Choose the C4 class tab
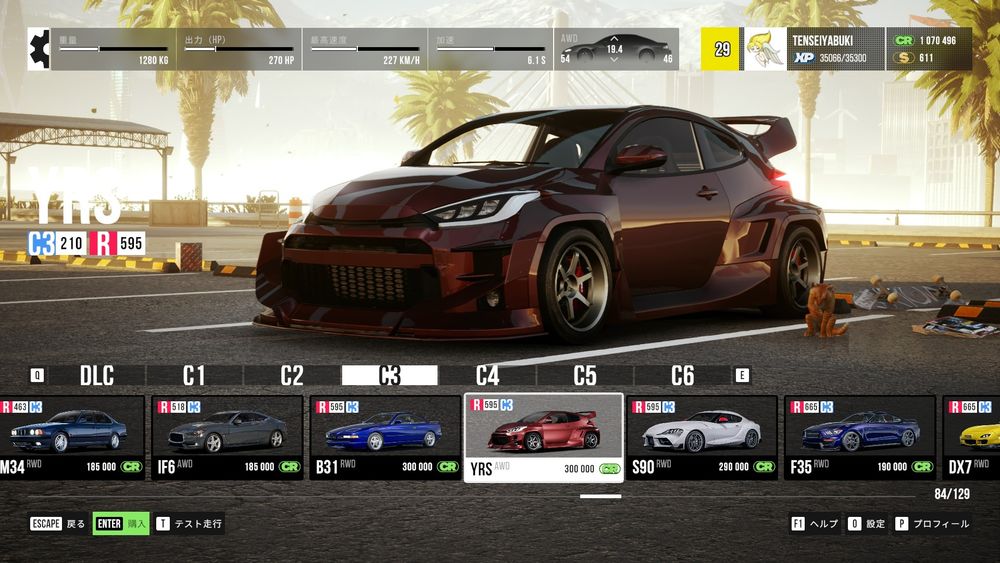 [x=487, y=376]
